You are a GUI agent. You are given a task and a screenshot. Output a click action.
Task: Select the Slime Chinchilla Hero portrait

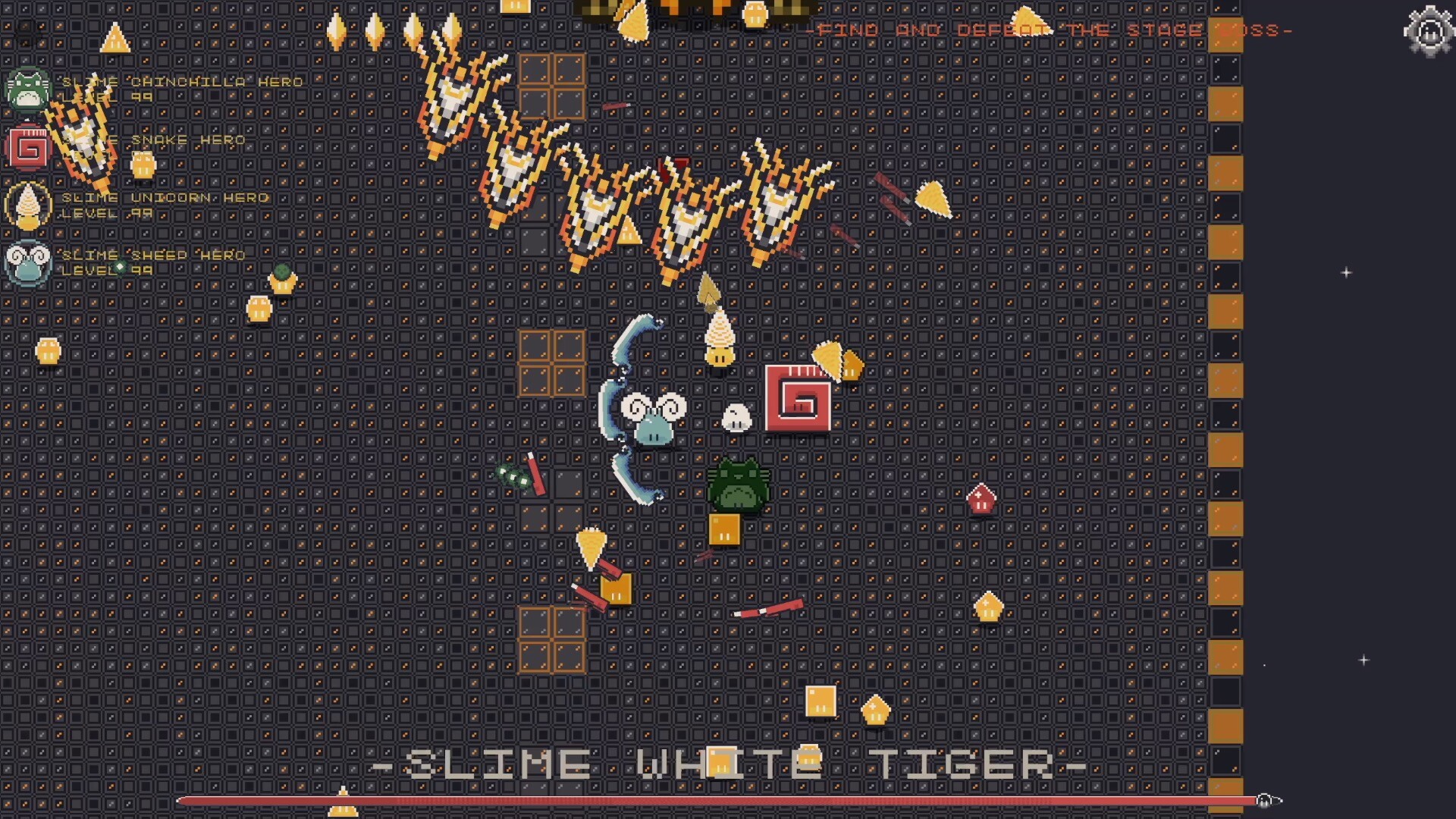coord(27,93)
